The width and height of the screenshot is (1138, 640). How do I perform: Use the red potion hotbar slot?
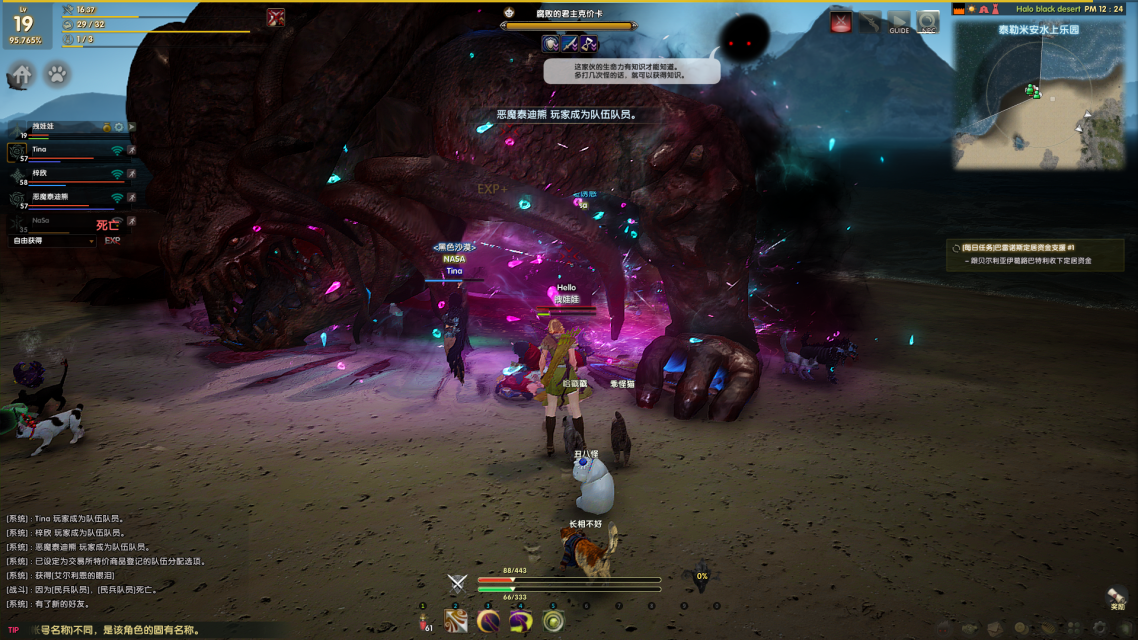[x=424, y=621]
